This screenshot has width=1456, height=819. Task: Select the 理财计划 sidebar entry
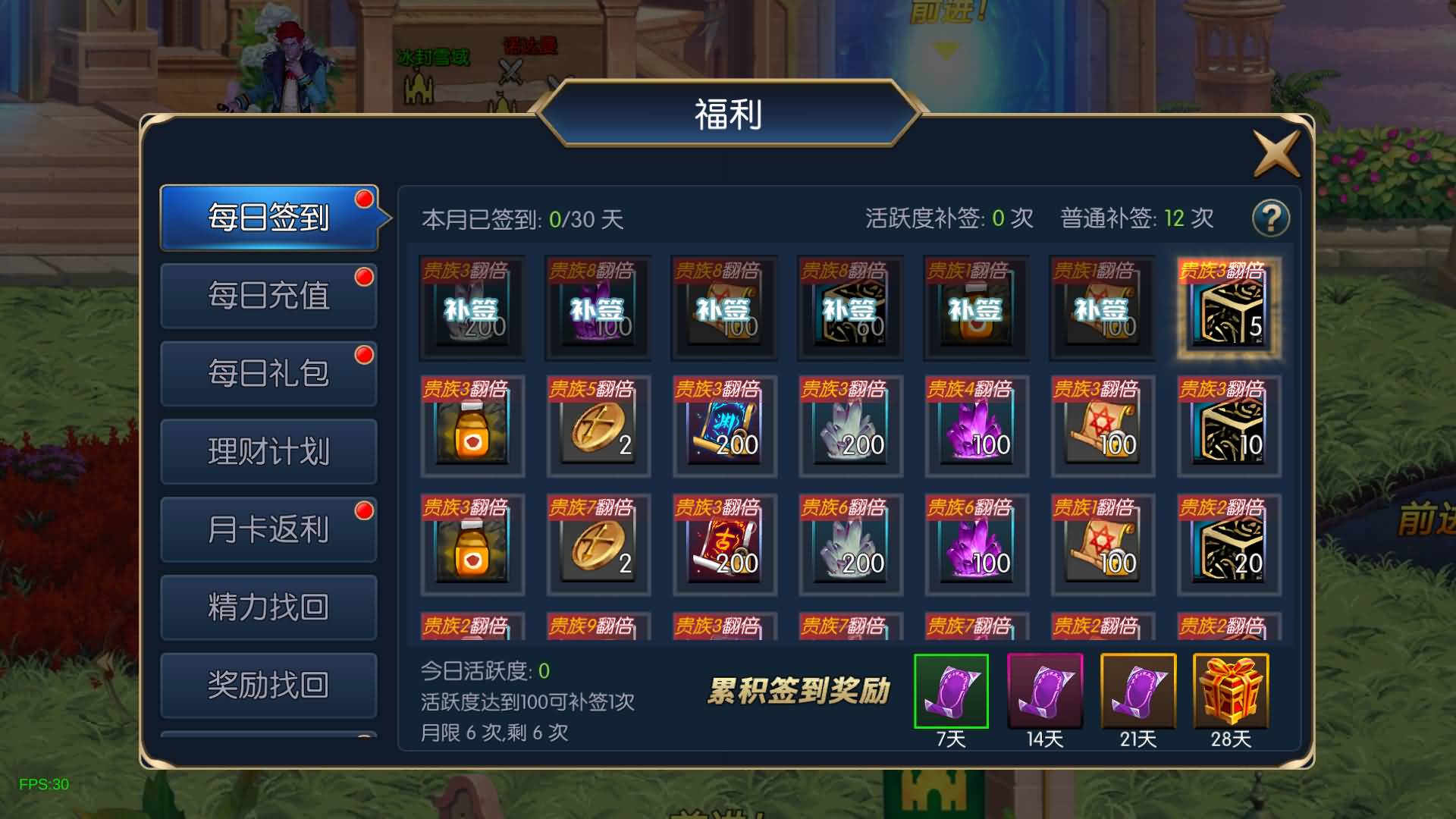[267, 450]
